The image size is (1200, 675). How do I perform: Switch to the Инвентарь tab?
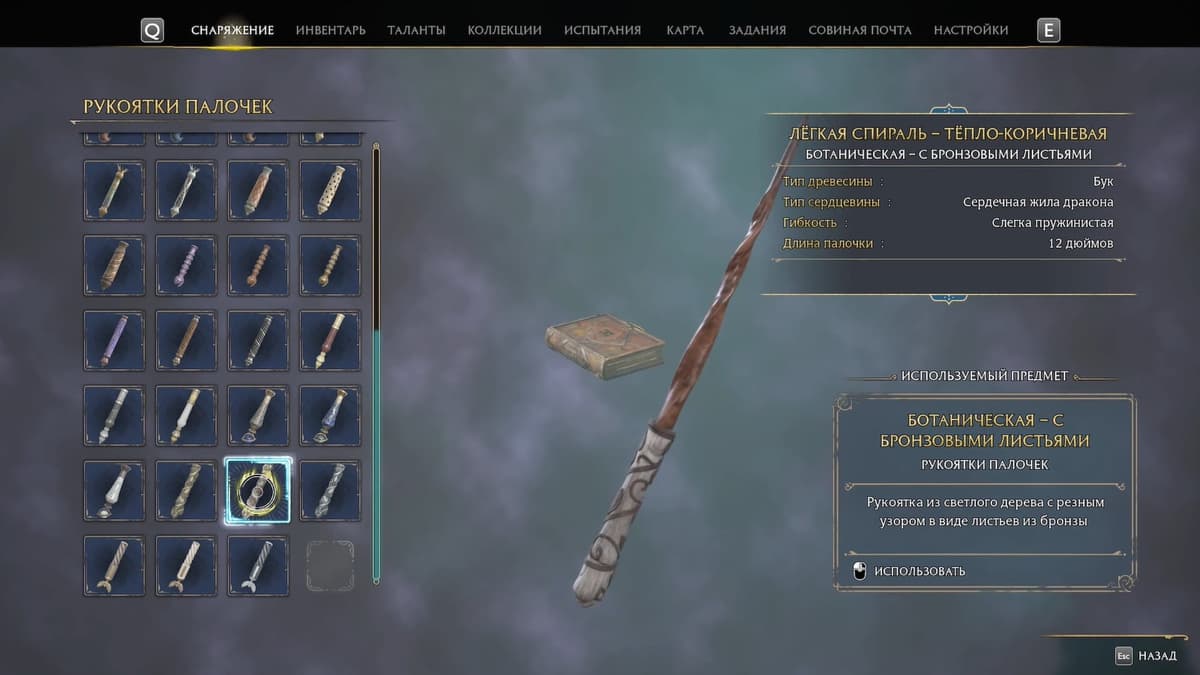click(330, 30)
